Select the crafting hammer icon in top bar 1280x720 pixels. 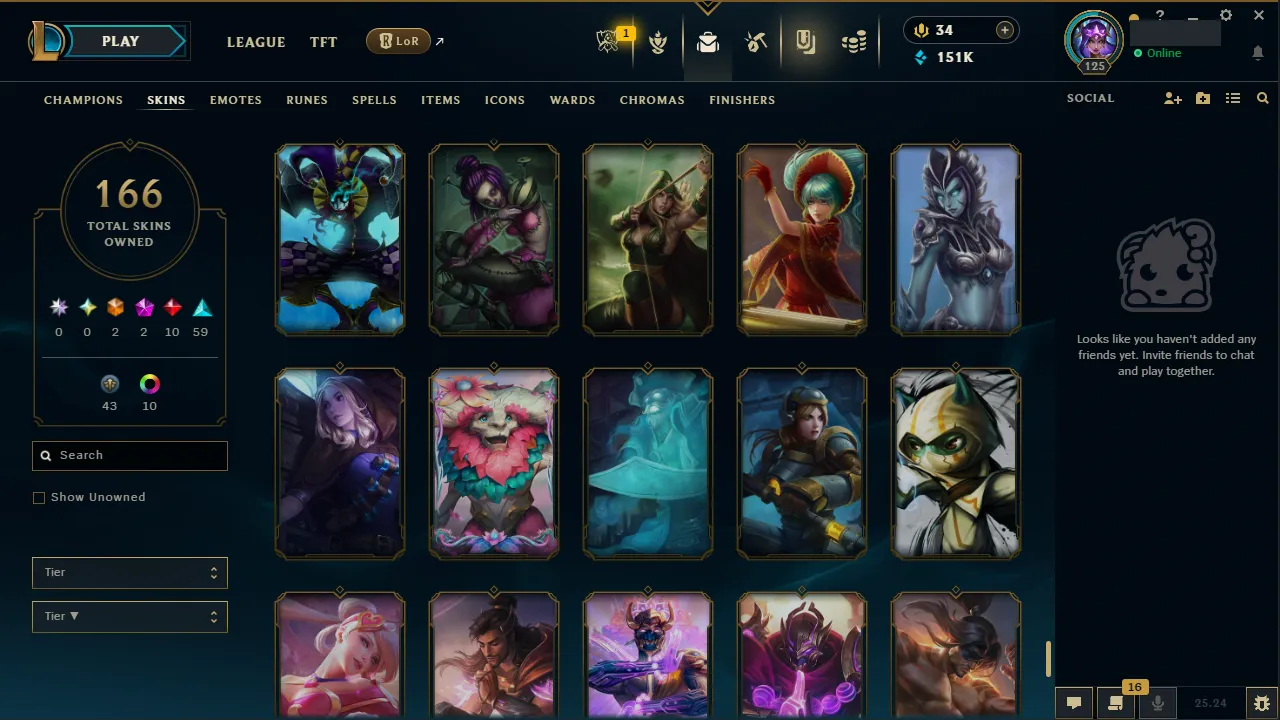[x=756, y=42]
